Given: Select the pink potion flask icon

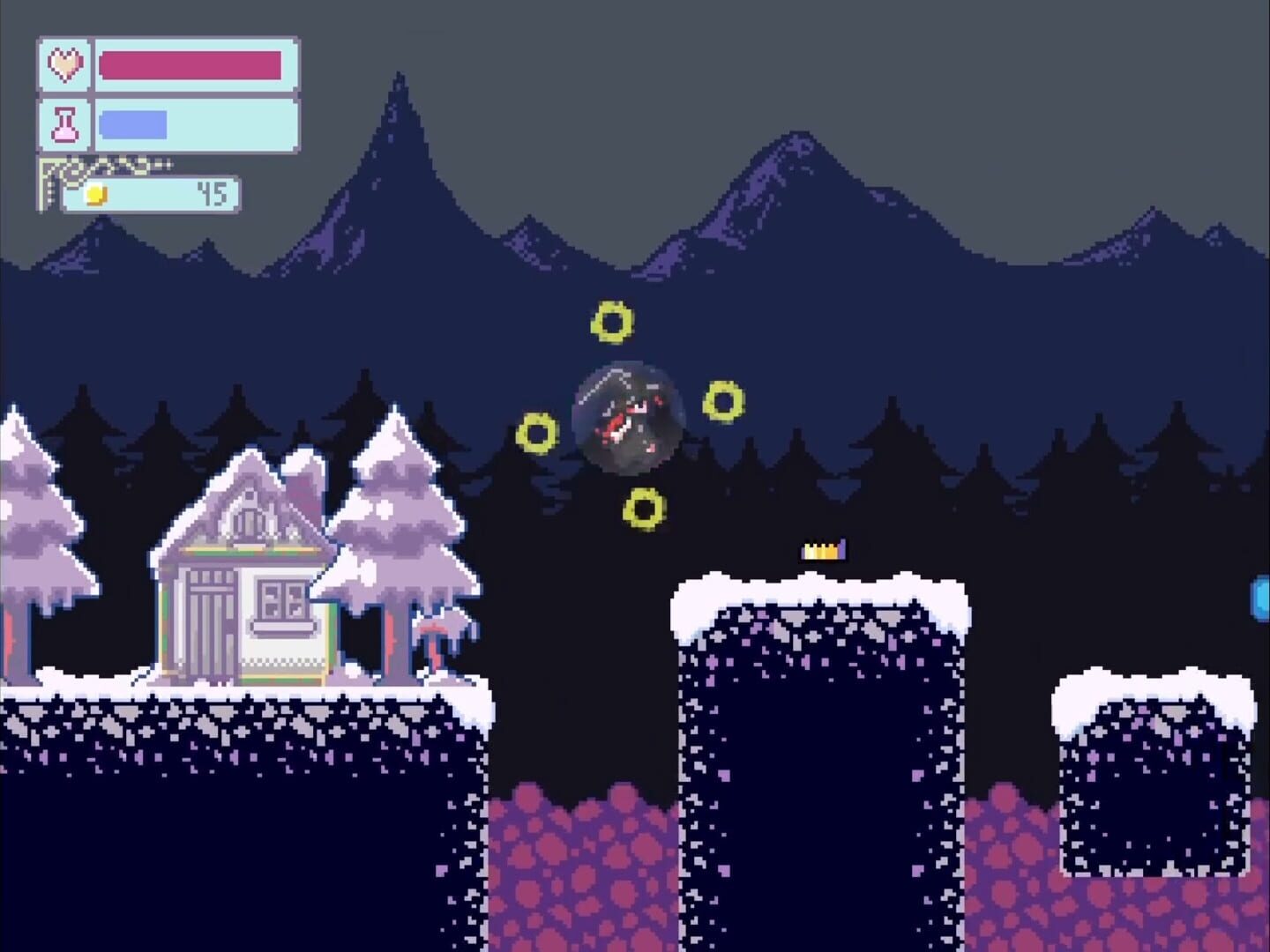Looking at the screenshot, I should (x=64, y=123).
